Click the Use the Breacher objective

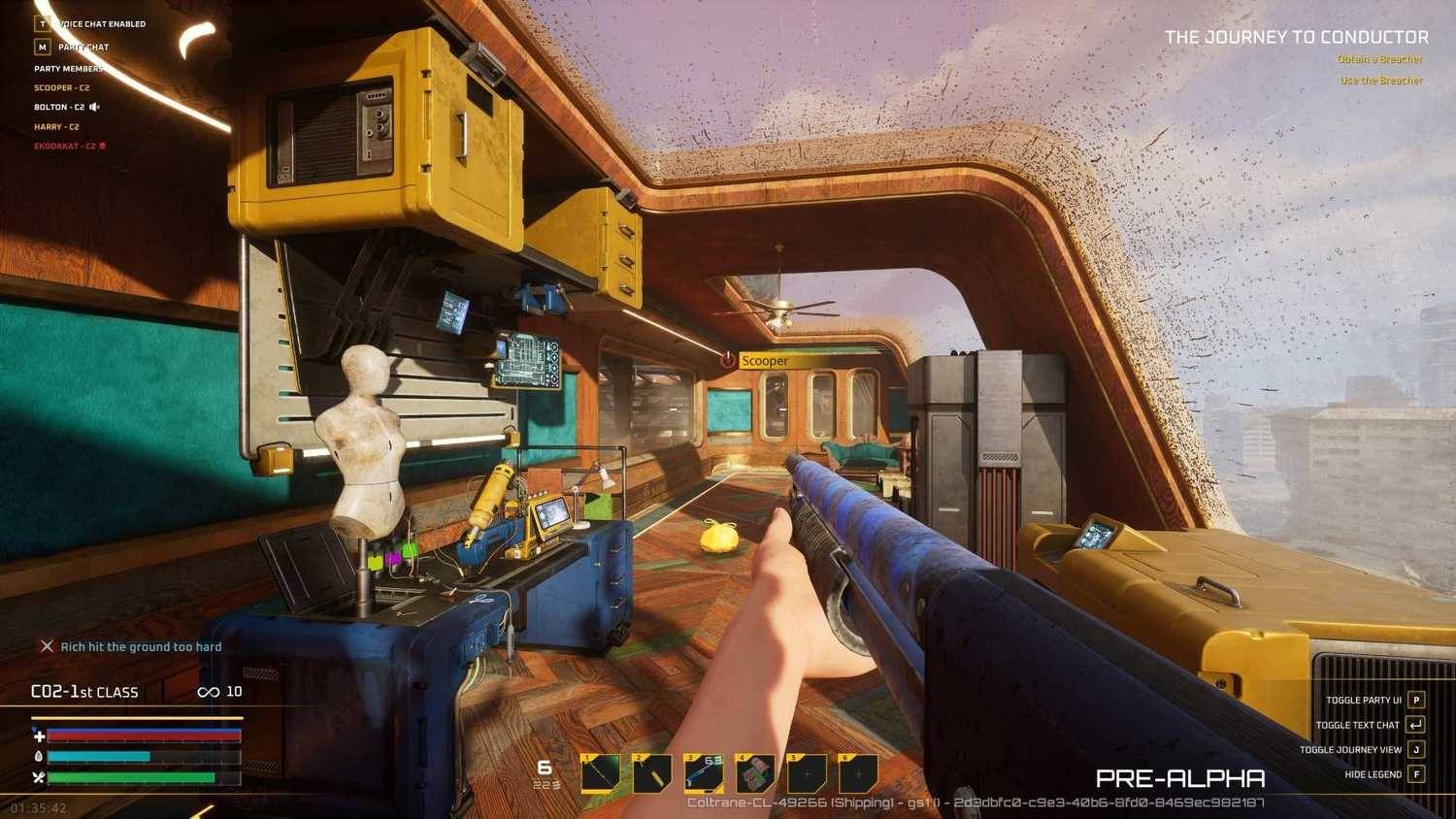pos(1381,81)
